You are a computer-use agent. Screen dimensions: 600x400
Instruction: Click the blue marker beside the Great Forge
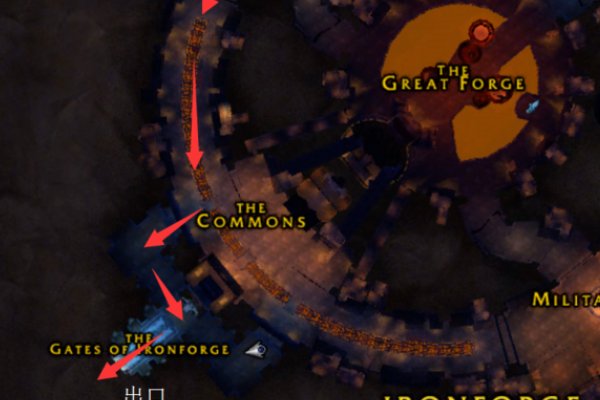click(533, 104)
